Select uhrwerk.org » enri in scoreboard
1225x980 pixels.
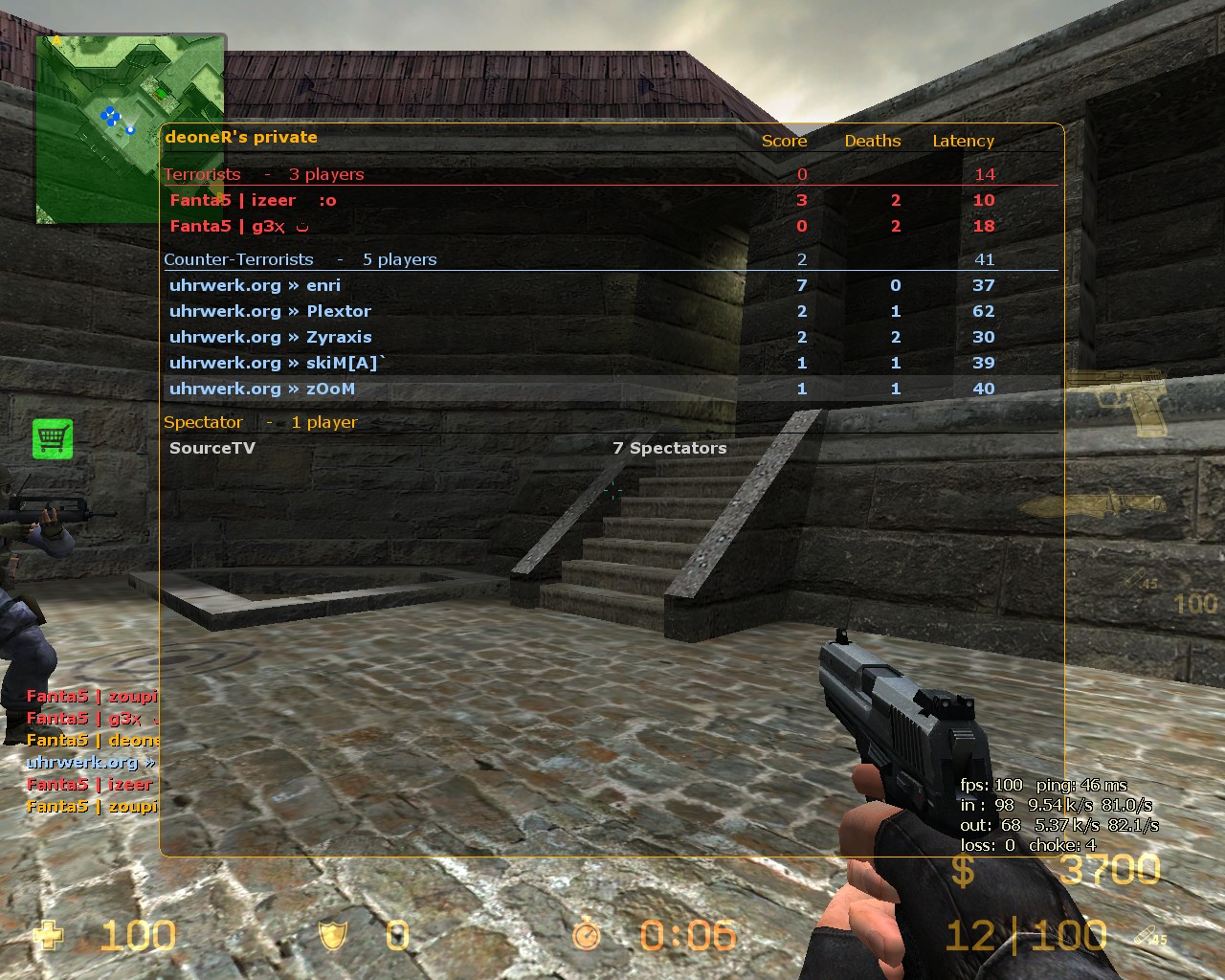255,285
